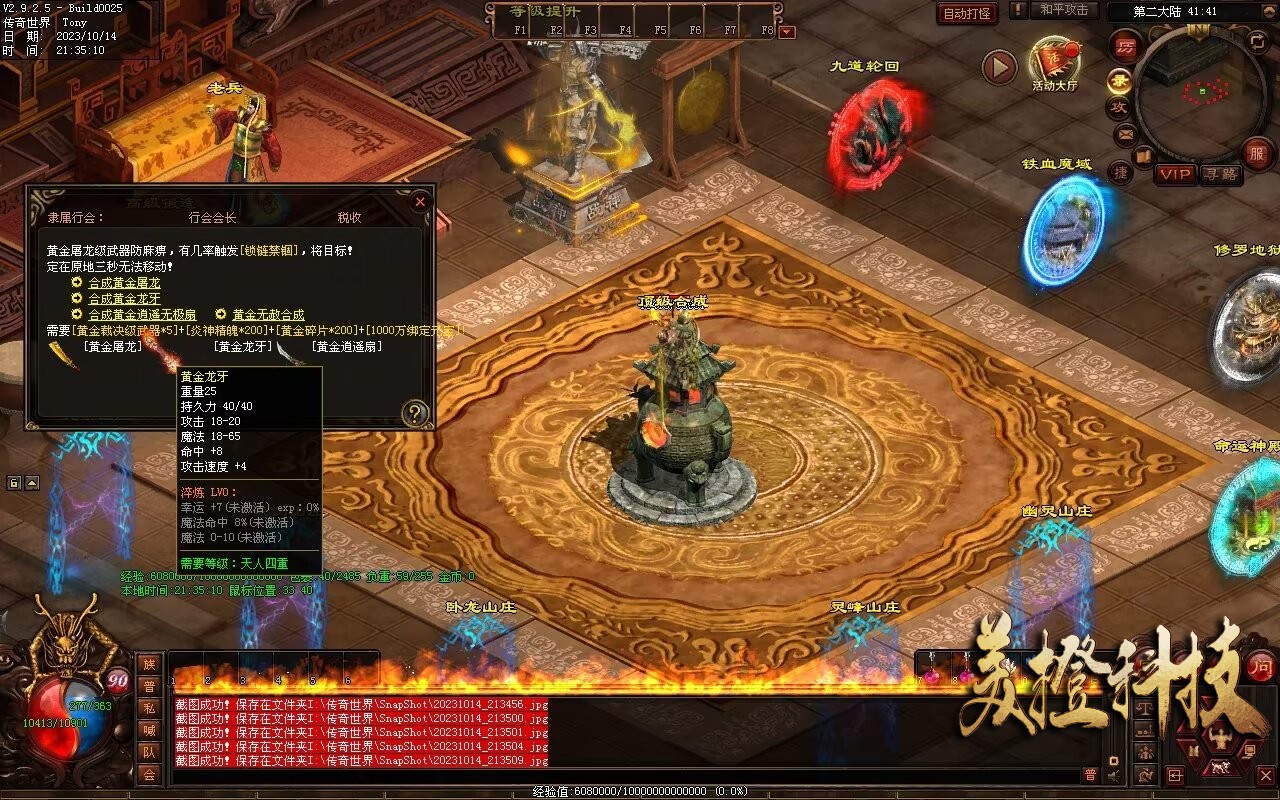1280x800 pixels.
Task: Toggle 自动打怪 auto-fight button
Action: [x=967, y=13]
